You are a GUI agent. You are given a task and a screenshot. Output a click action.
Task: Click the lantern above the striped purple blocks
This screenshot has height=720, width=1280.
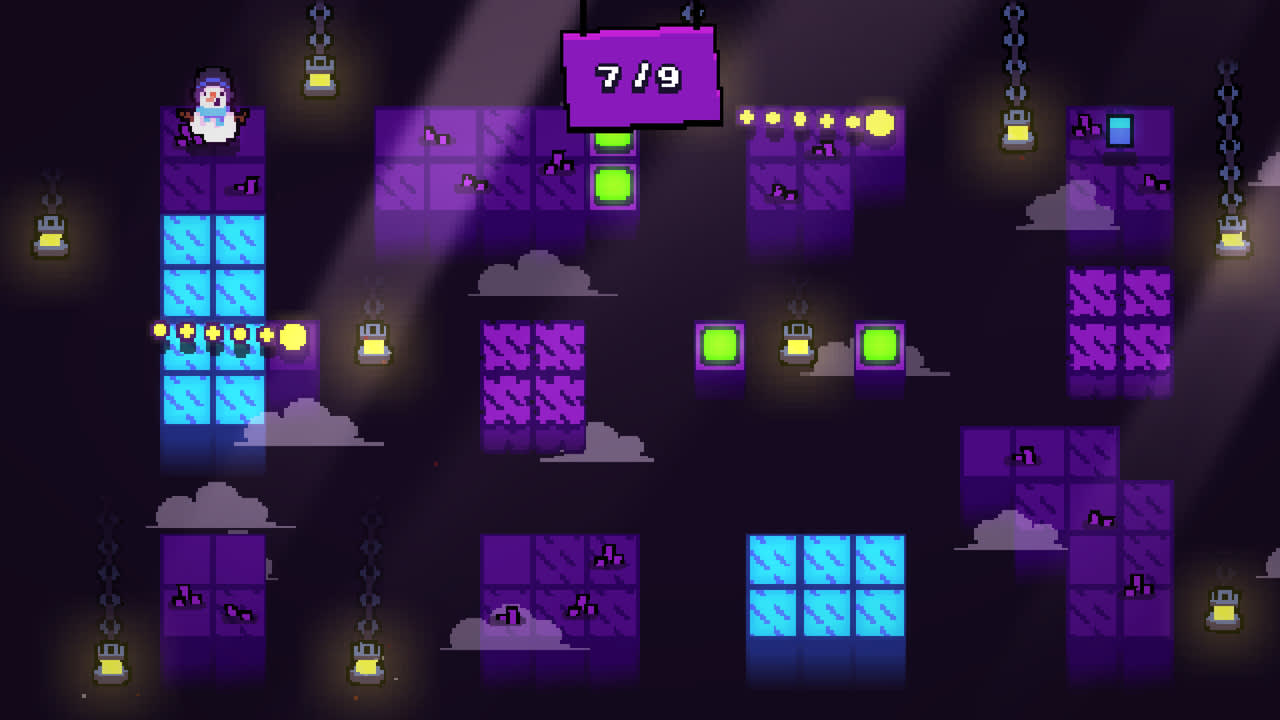(375, 345)
